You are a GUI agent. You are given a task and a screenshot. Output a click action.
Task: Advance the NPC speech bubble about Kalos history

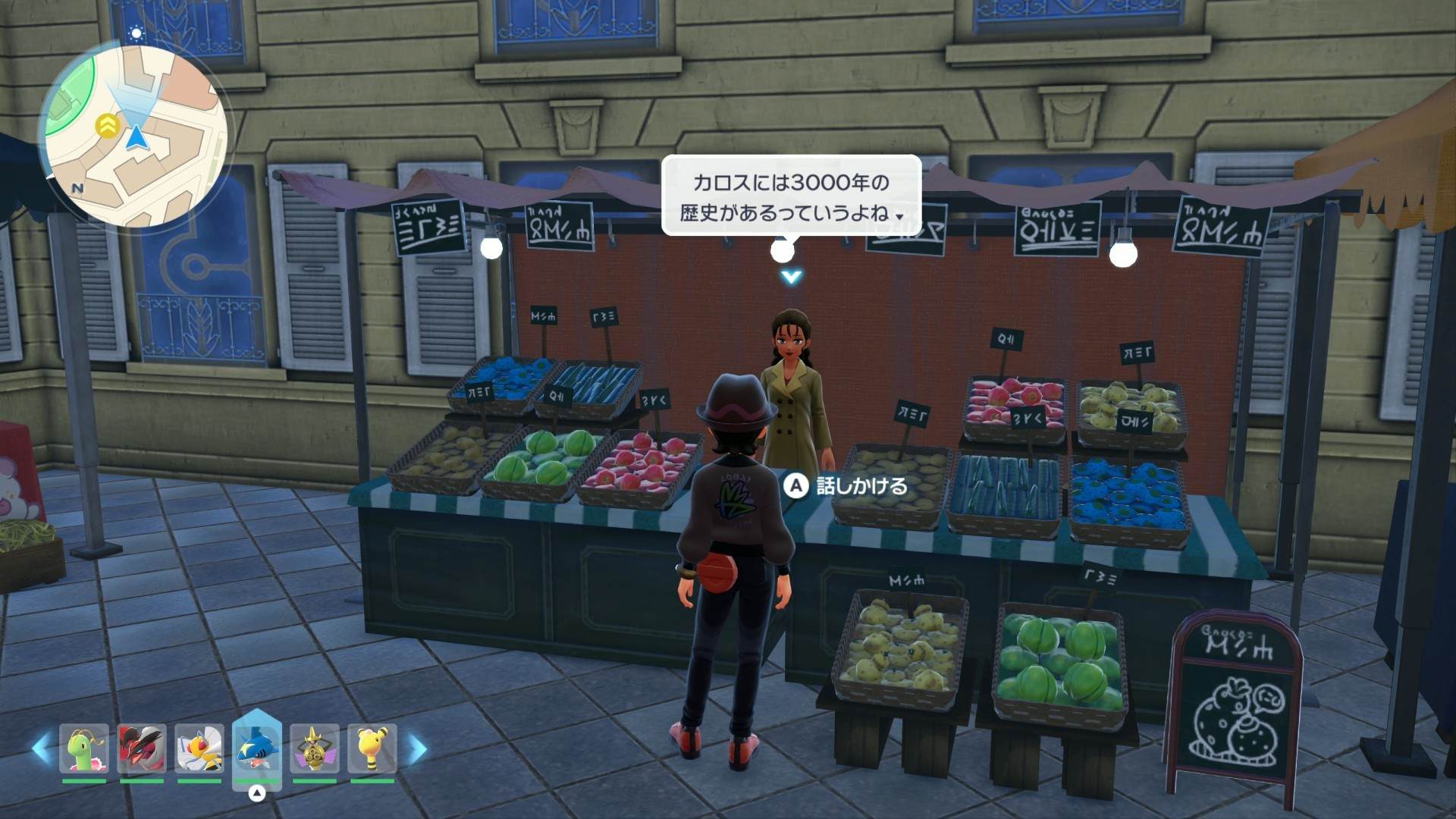(x=791, y=197)
